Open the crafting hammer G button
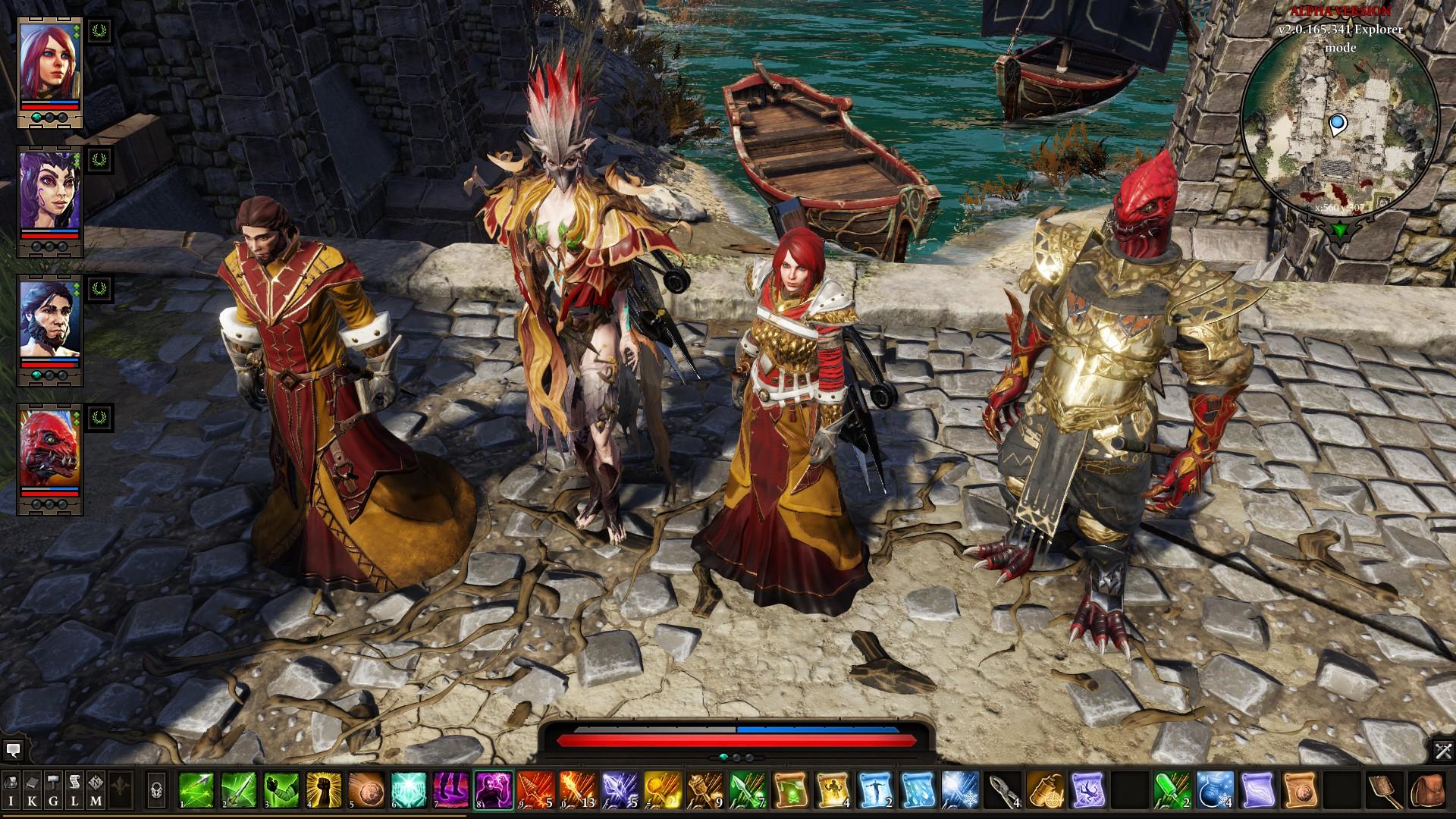1456x819 pixels. tap(54, 790)
